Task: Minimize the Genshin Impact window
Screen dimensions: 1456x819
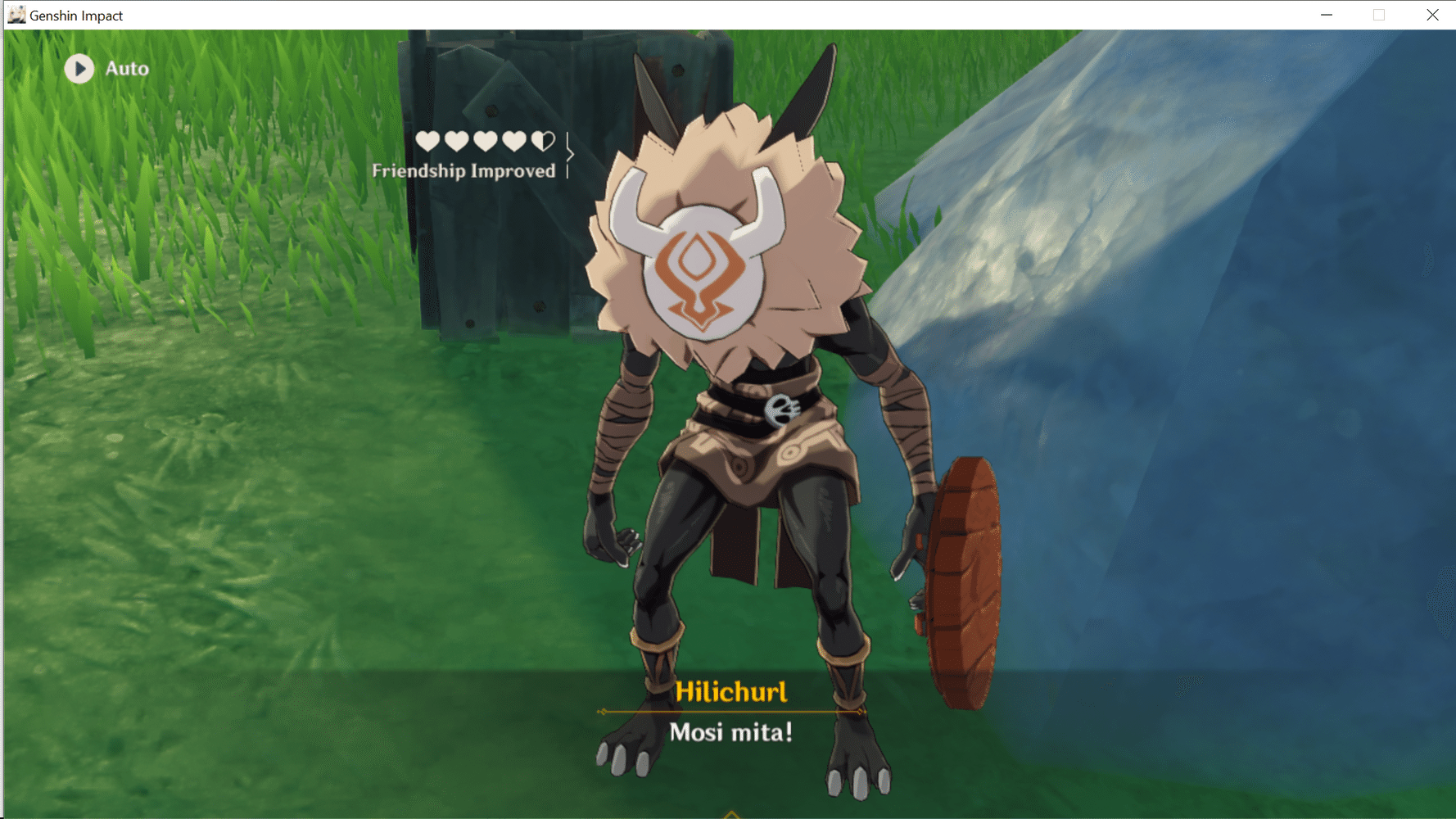Action: (x=1327, y=15)
